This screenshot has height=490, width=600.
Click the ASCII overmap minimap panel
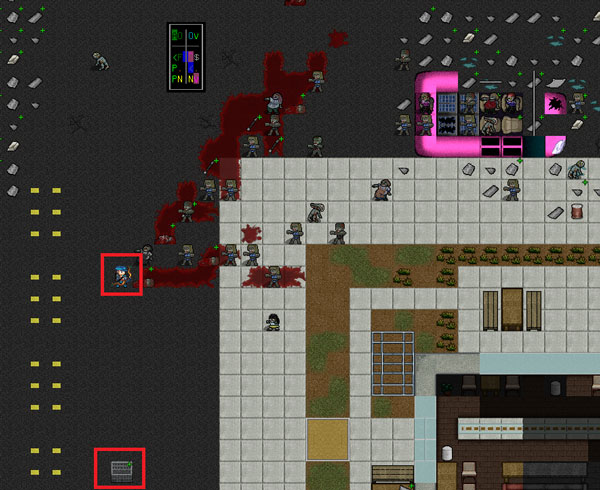coord(186,57)
